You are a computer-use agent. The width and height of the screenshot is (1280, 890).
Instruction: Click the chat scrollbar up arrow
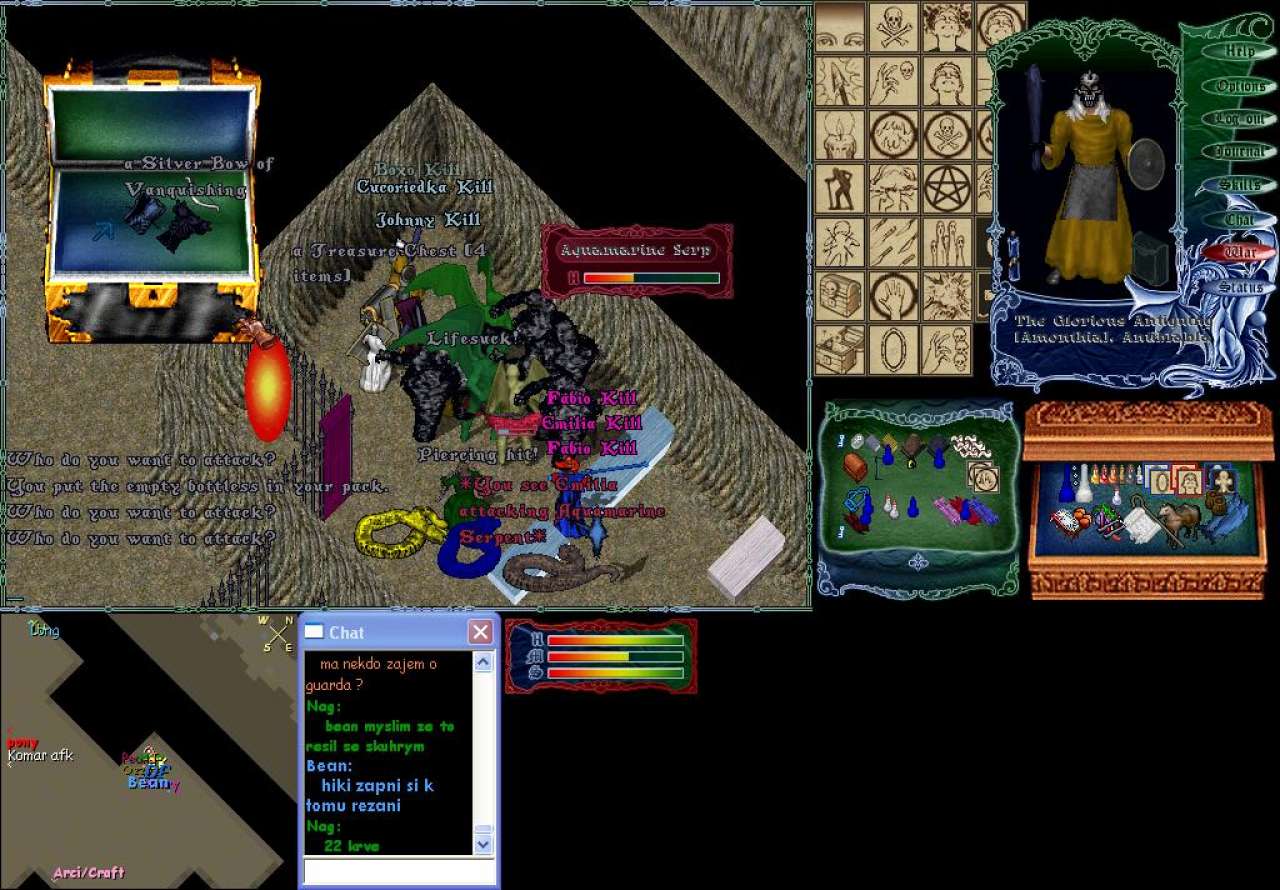tap(483, 662)
